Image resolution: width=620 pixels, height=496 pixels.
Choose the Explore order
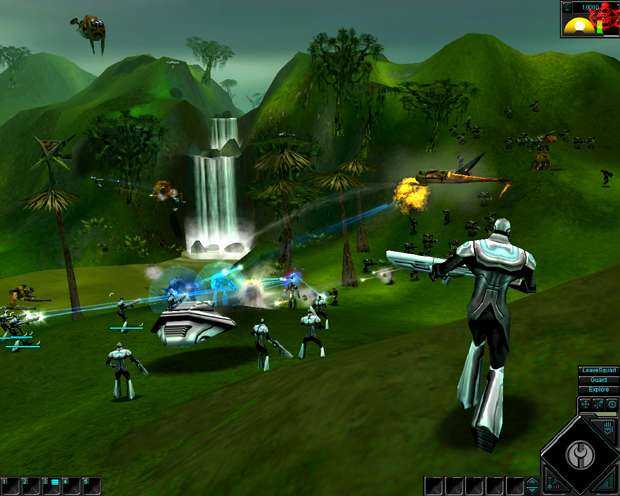(x=599, y=390)
